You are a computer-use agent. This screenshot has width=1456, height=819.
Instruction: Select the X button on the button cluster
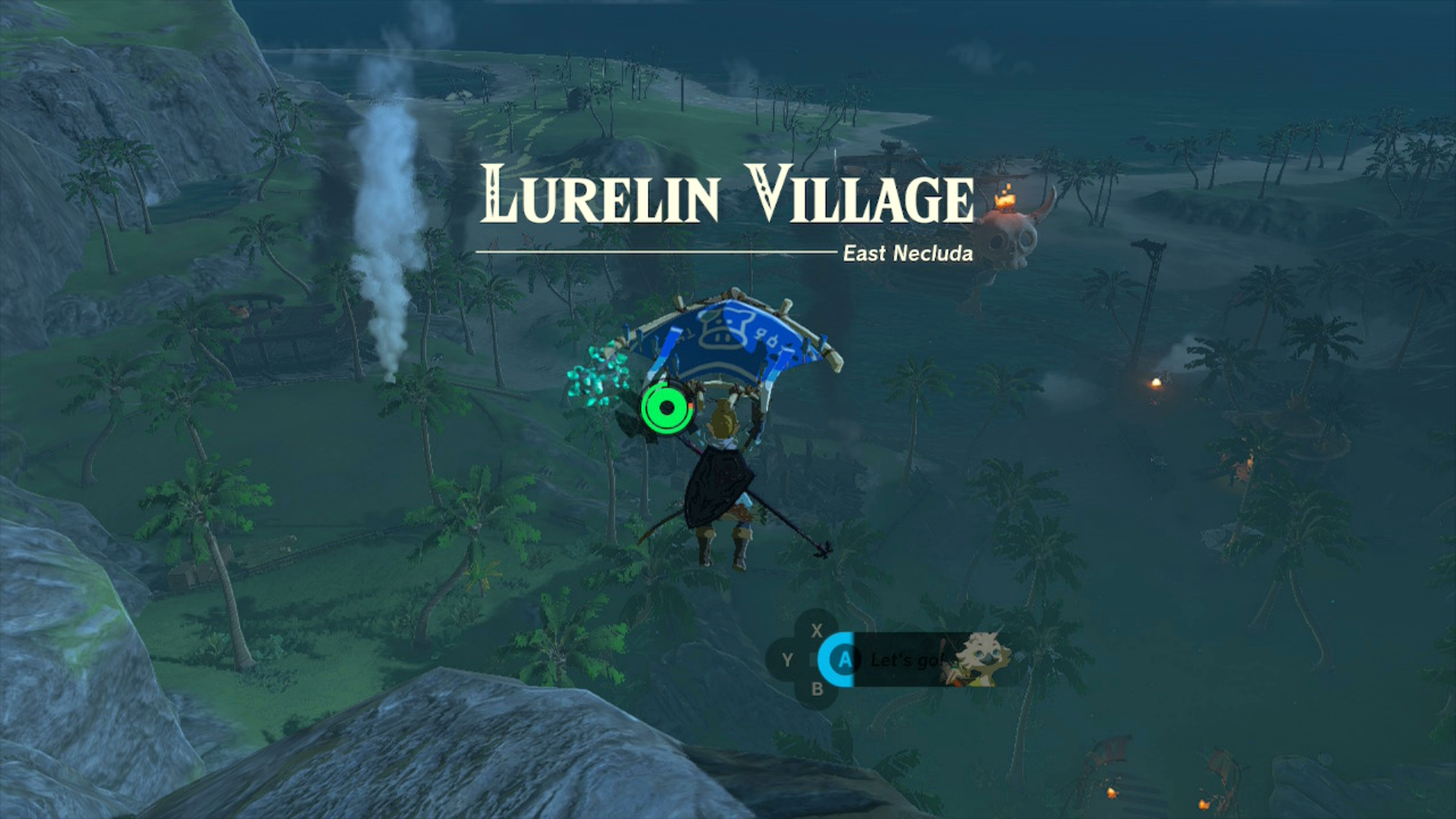[817, 630]
